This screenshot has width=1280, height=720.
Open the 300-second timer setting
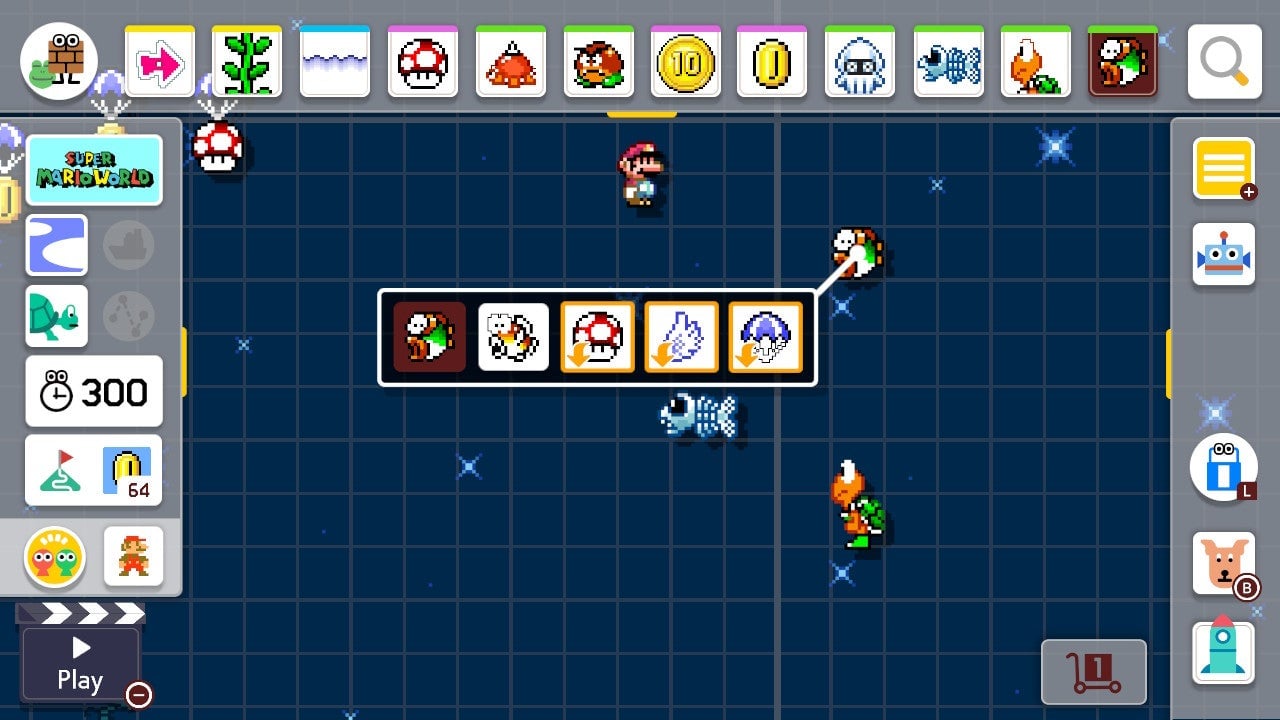[94, 391]
